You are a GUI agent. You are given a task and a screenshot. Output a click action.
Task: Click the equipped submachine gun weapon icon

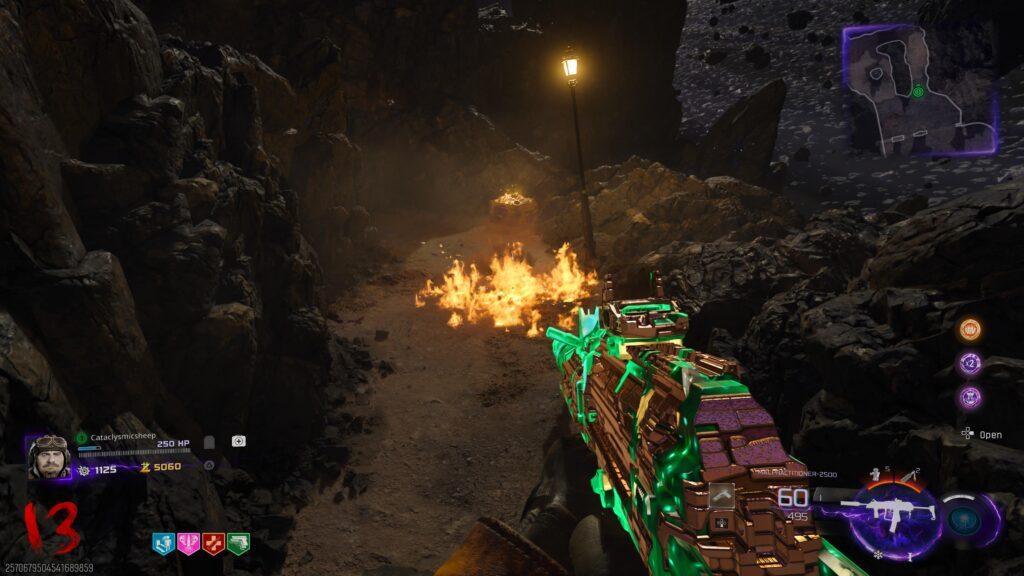888,514
